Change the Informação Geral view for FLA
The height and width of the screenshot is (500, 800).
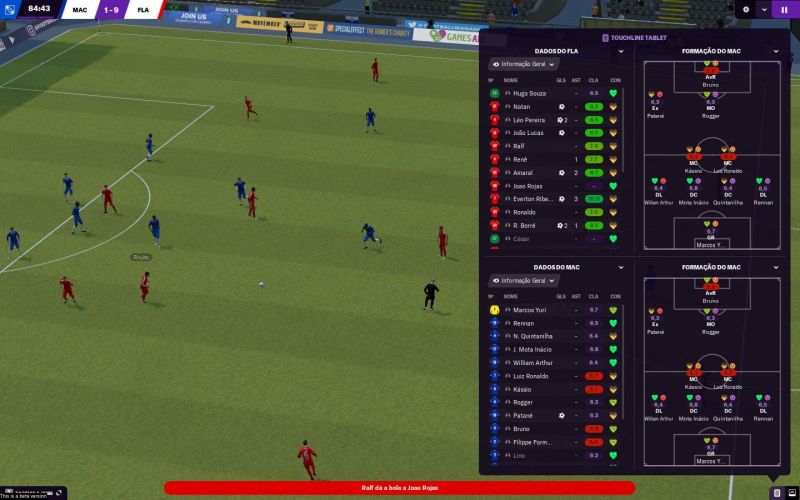click(x=523, y=64)
